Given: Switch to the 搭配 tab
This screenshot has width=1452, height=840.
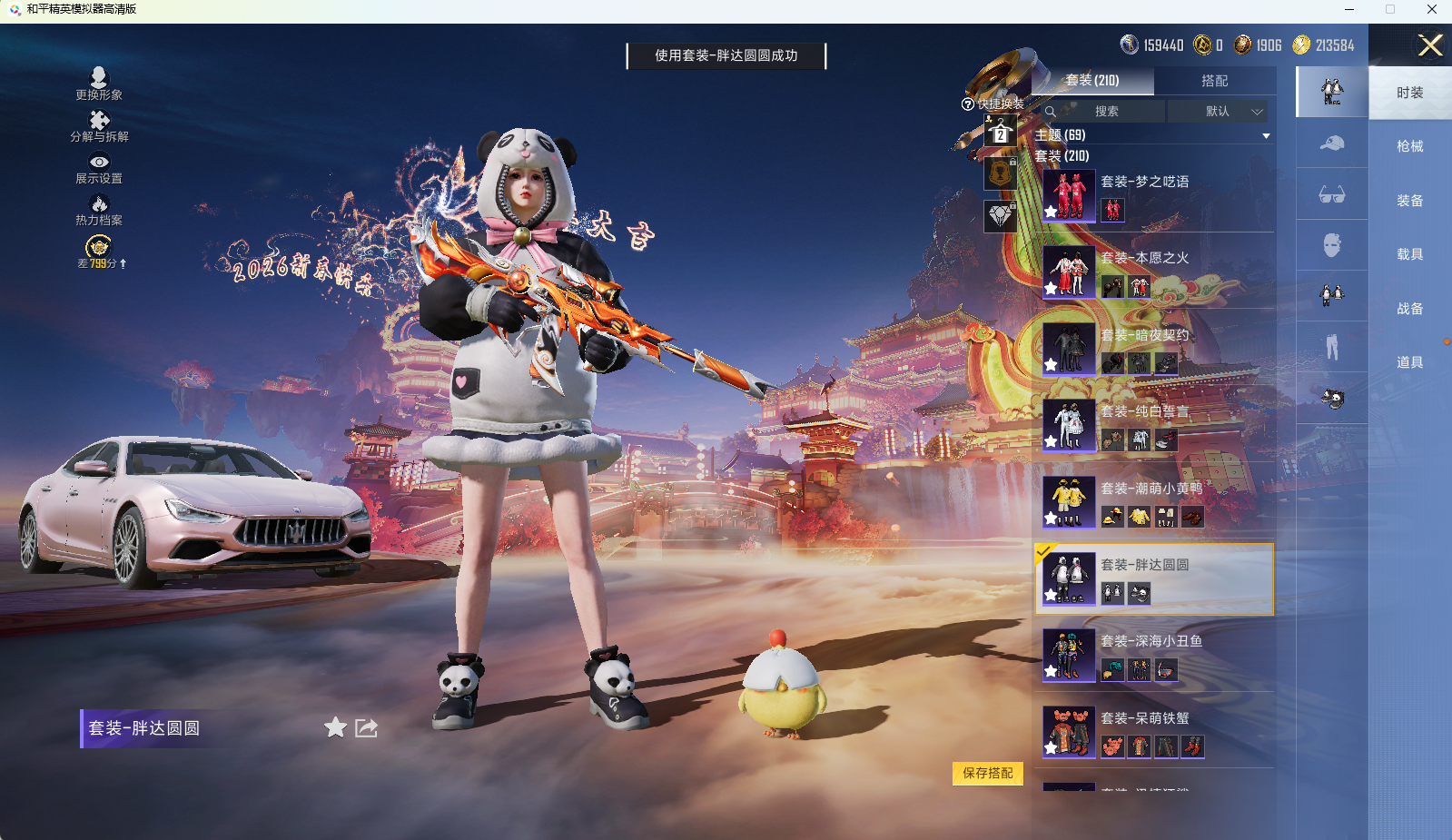Looking at the screenshot, I should (1217, 82).
